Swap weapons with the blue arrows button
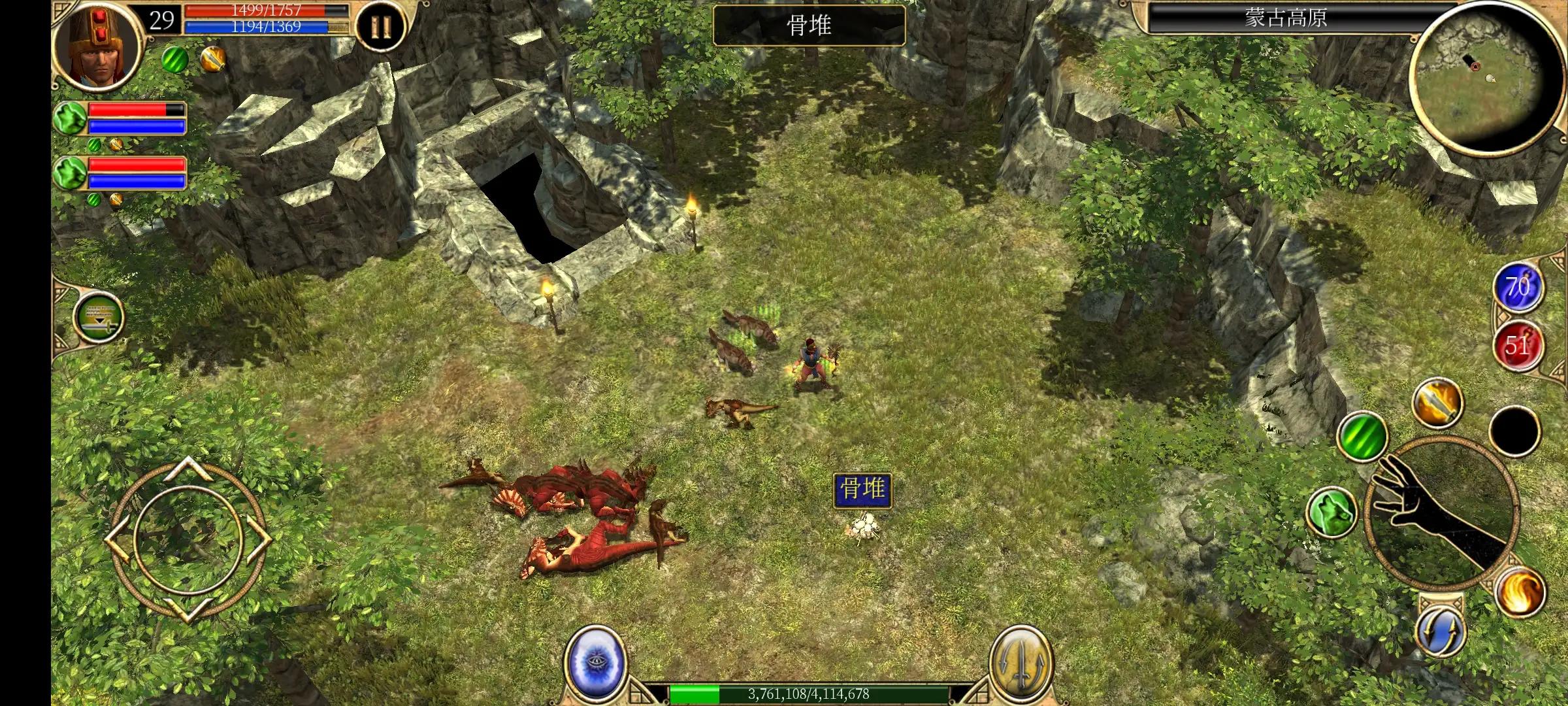1568x706 pixels. coord(1441,632)
